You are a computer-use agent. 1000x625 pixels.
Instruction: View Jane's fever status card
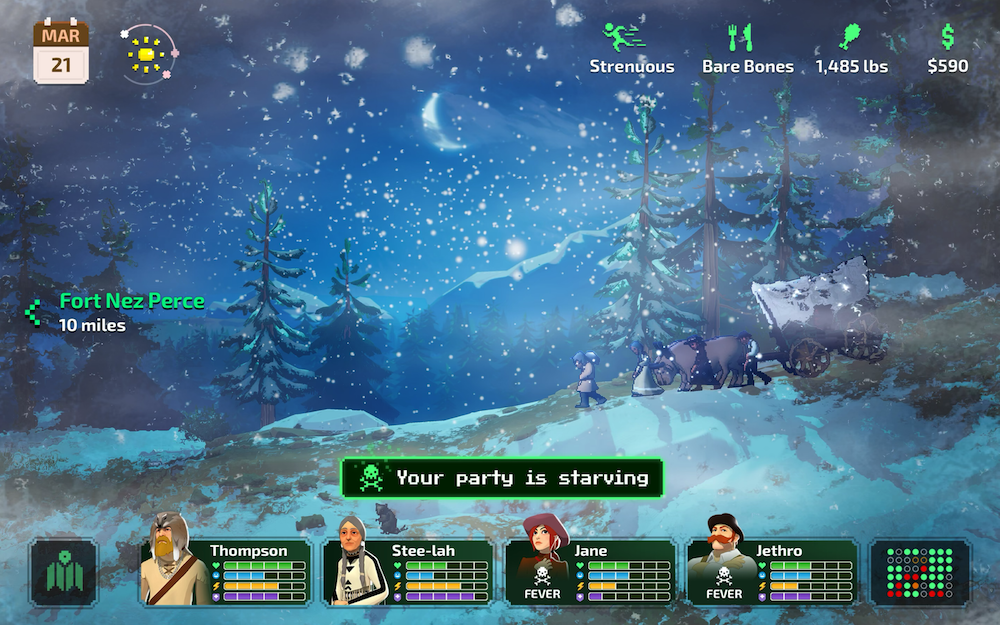tap(590, 573)
